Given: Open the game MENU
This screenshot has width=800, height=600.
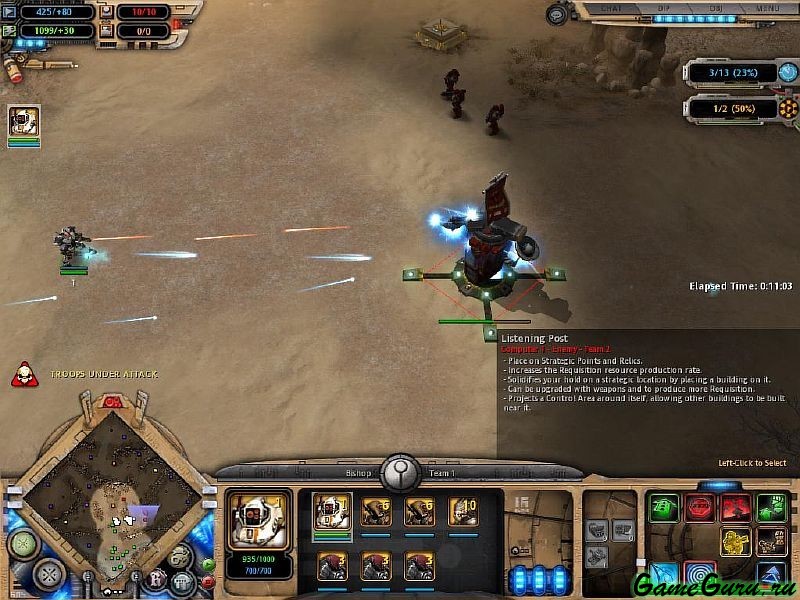Looking at the screenshot, I should point(768,8).
